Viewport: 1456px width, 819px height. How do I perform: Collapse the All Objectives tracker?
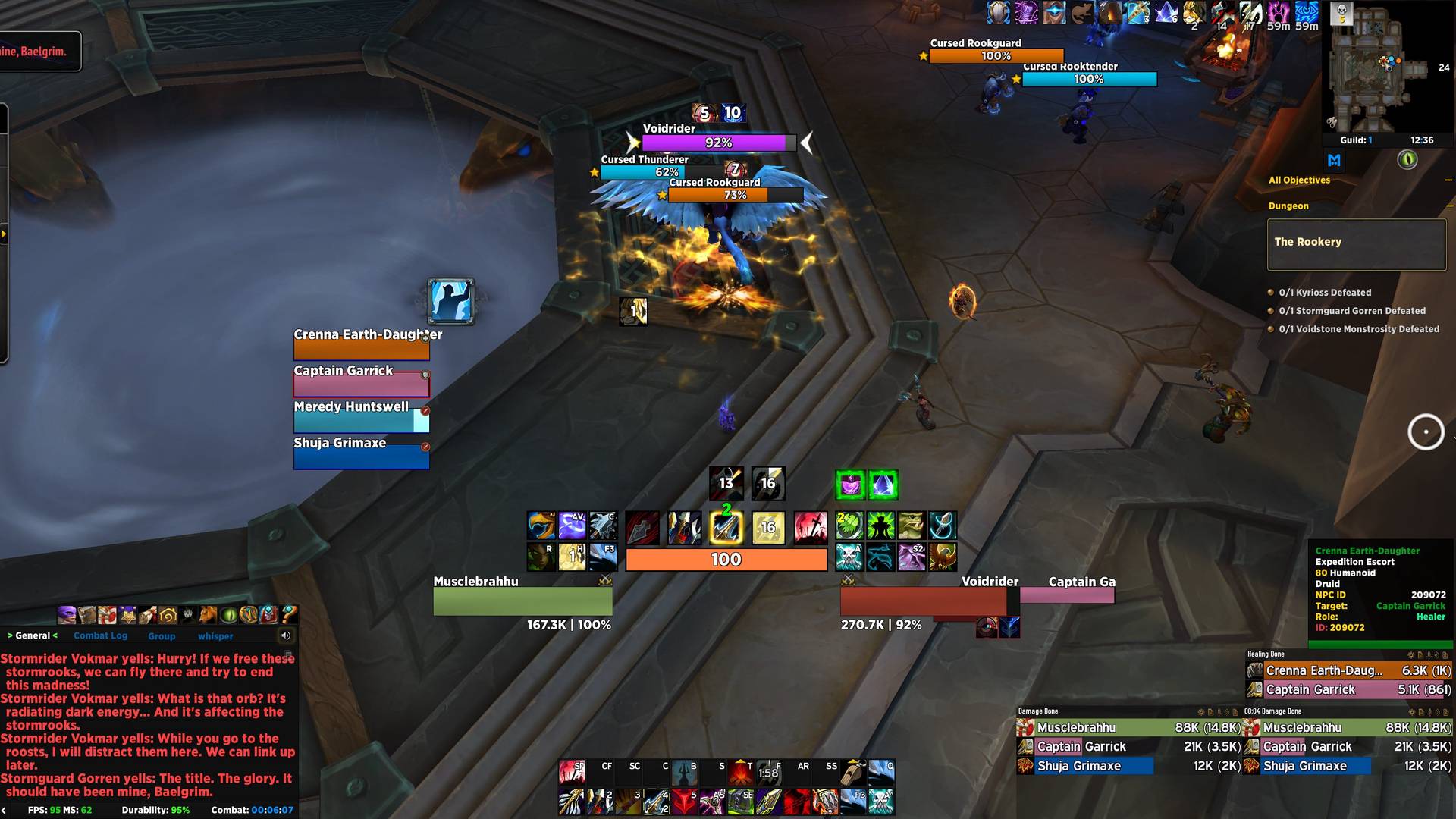(1448, 180)
